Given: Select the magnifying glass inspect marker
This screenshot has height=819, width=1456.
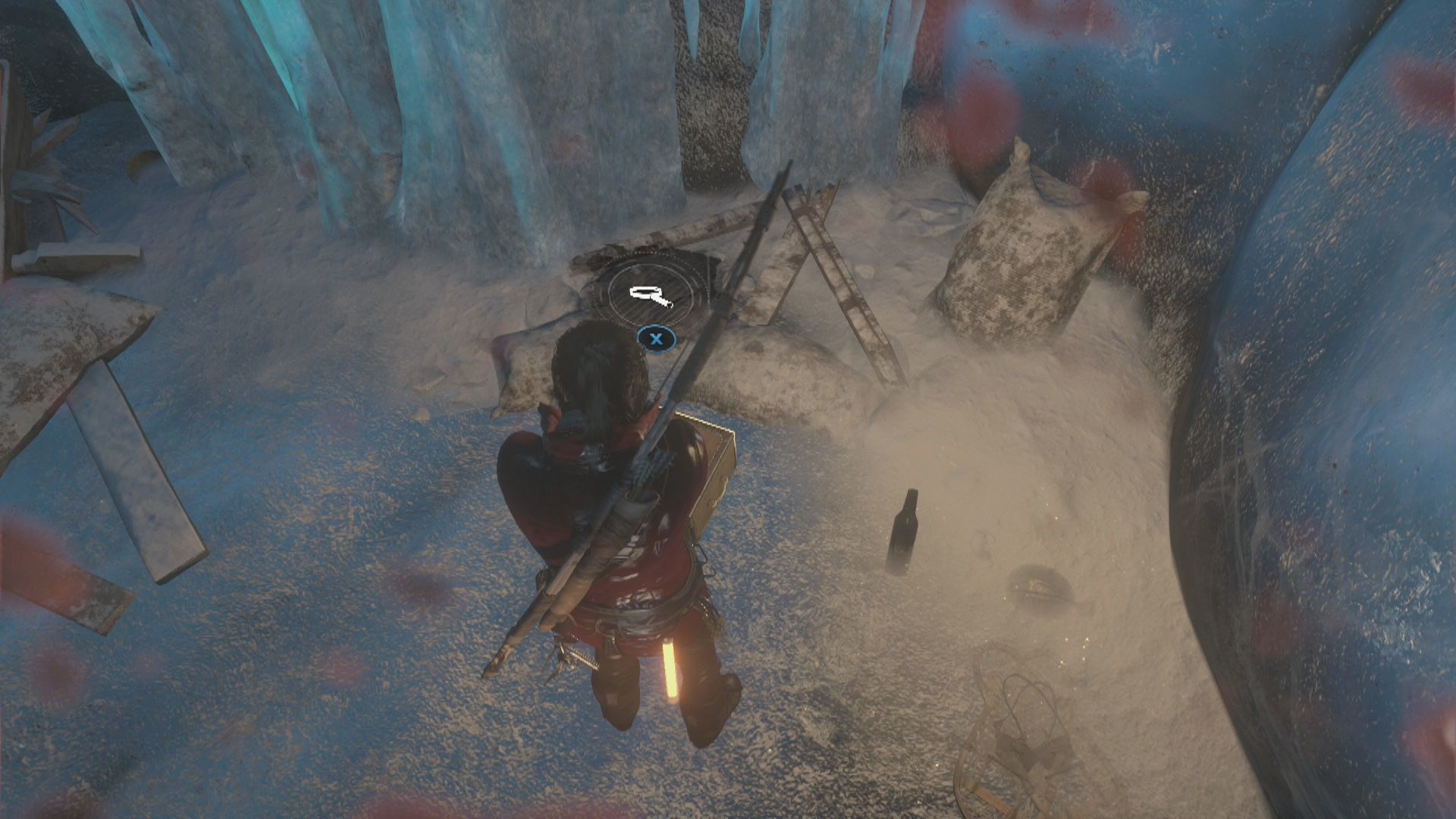Looking at the screenshot, I should tap(650, 296).
